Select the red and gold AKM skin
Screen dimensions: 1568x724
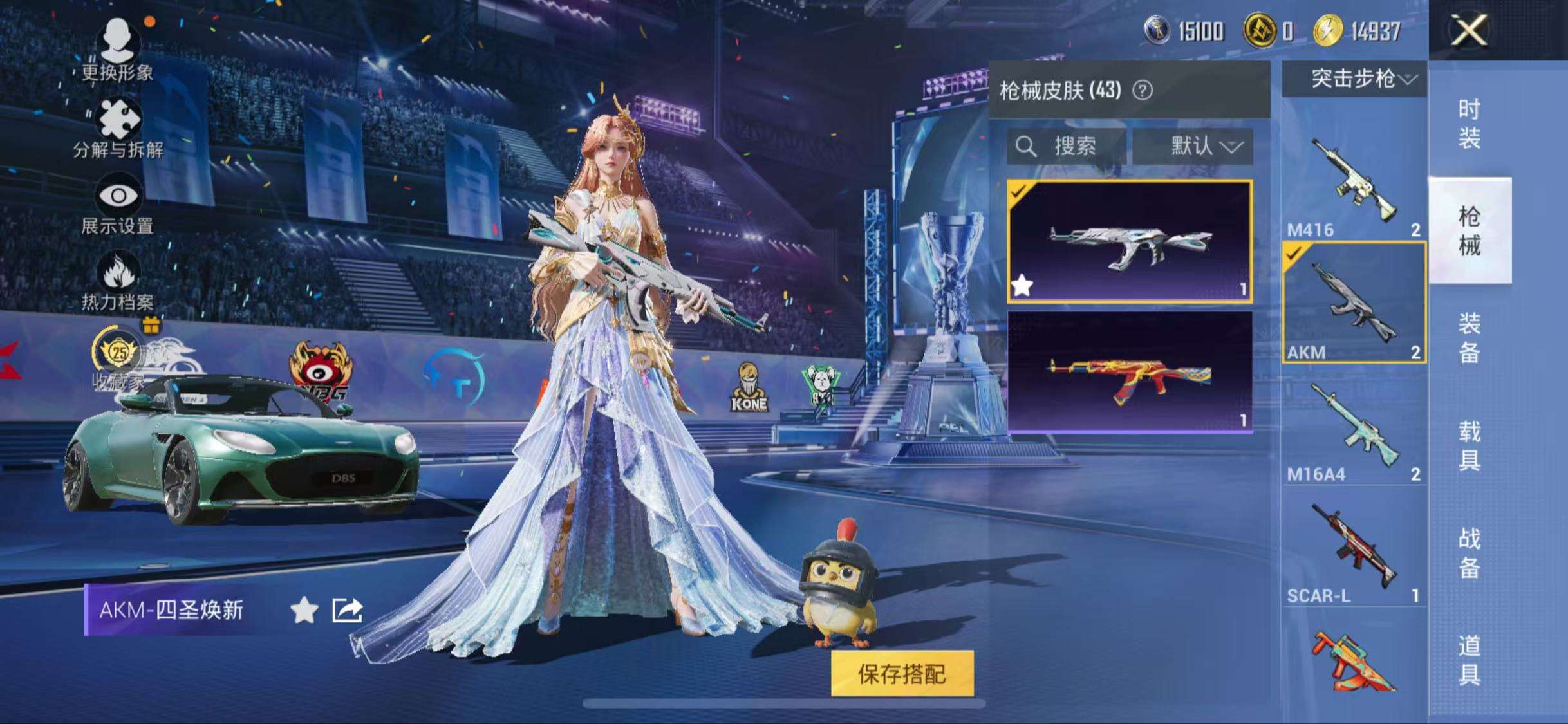[x=1130, y=372]
